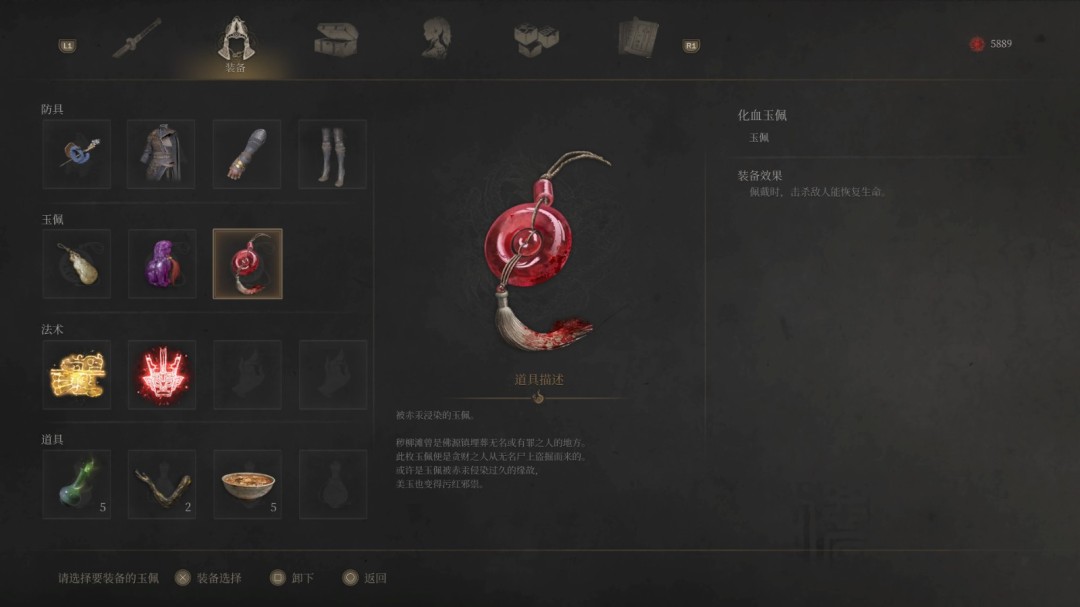The image size is (1080, 607).
Task: Select the dark coat body armor slot
Action: 161,154
